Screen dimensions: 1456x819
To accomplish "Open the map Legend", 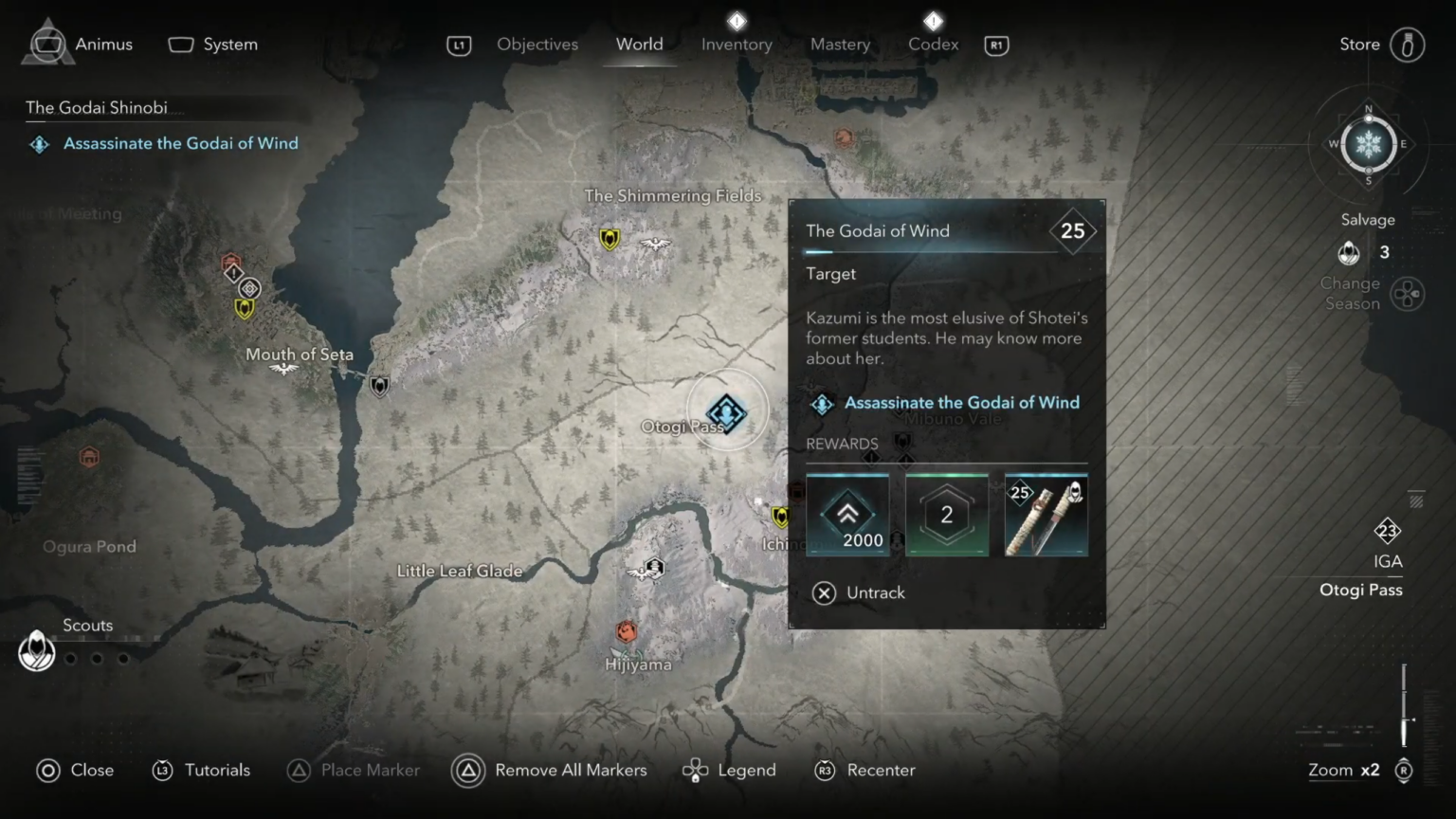I will click(729, 770).
